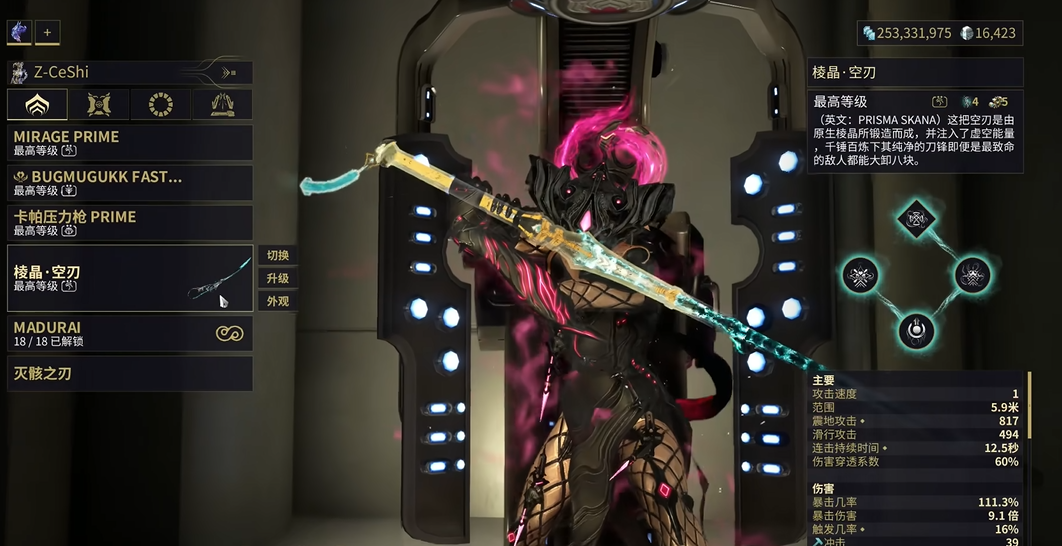Open the fourth arsenal tab with hands icon
1062x546 pixels.
click(x=222, y=104)
